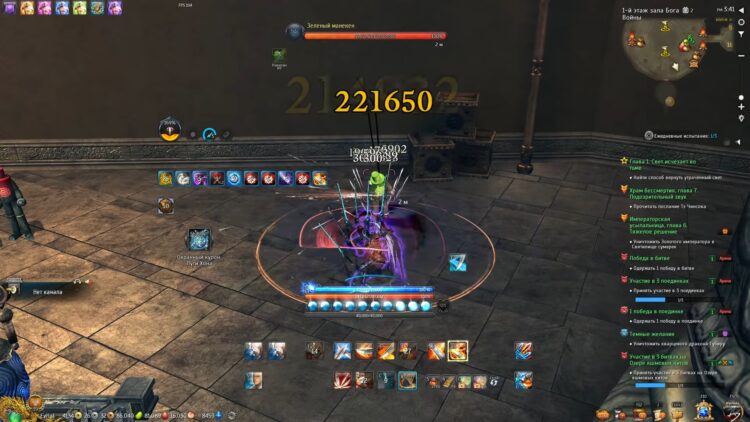
Task: Activate the red fan-blade skill
Action: (x=342, y=380)
